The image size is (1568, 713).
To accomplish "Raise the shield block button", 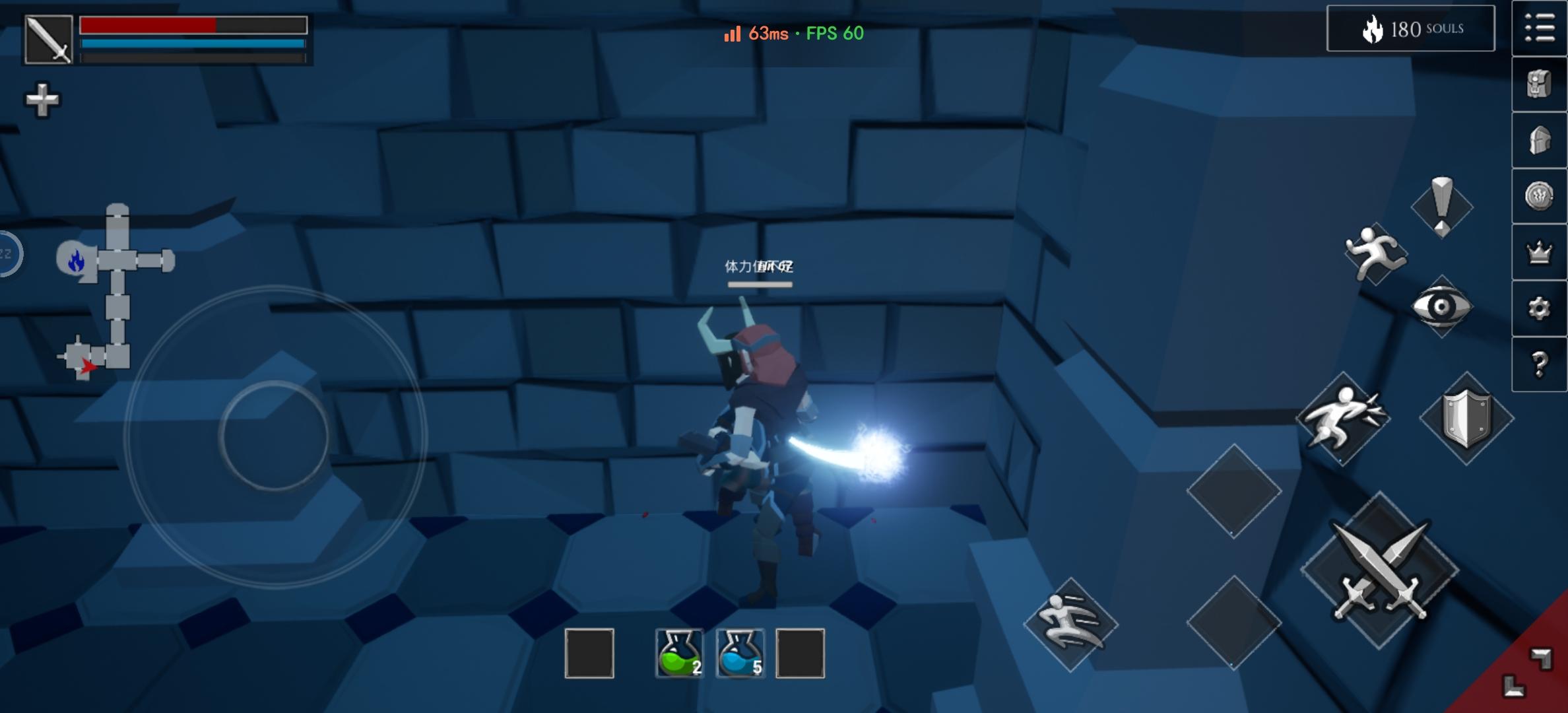I will [1466, 419].
